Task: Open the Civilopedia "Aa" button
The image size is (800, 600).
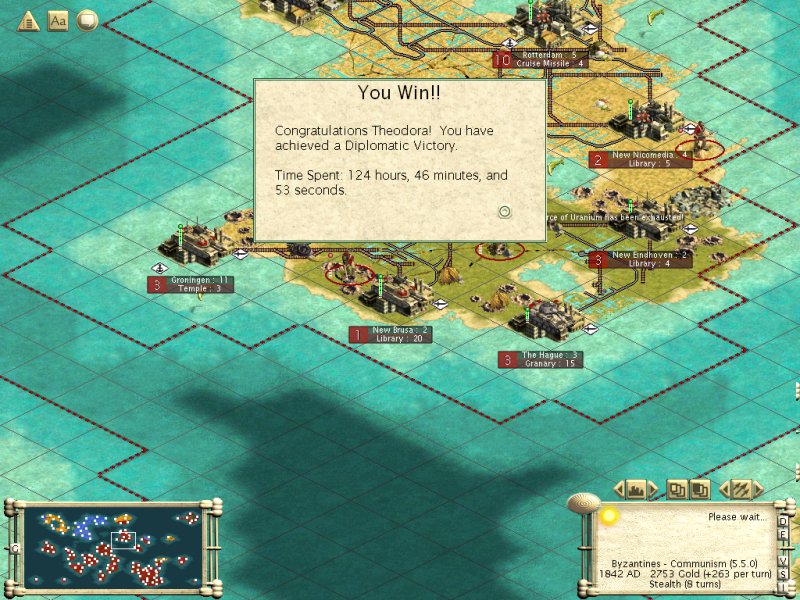Action: coord(58,19)
